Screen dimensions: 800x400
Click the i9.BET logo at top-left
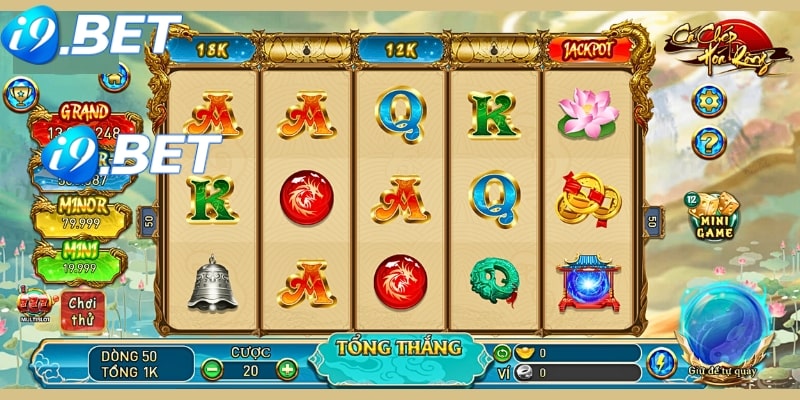click(88, 34)
